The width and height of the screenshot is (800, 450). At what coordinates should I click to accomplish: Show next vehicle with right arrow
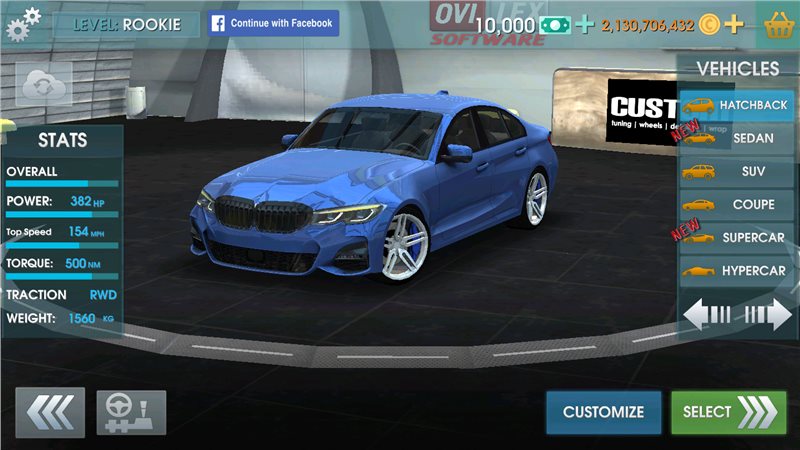click(768, 315)
